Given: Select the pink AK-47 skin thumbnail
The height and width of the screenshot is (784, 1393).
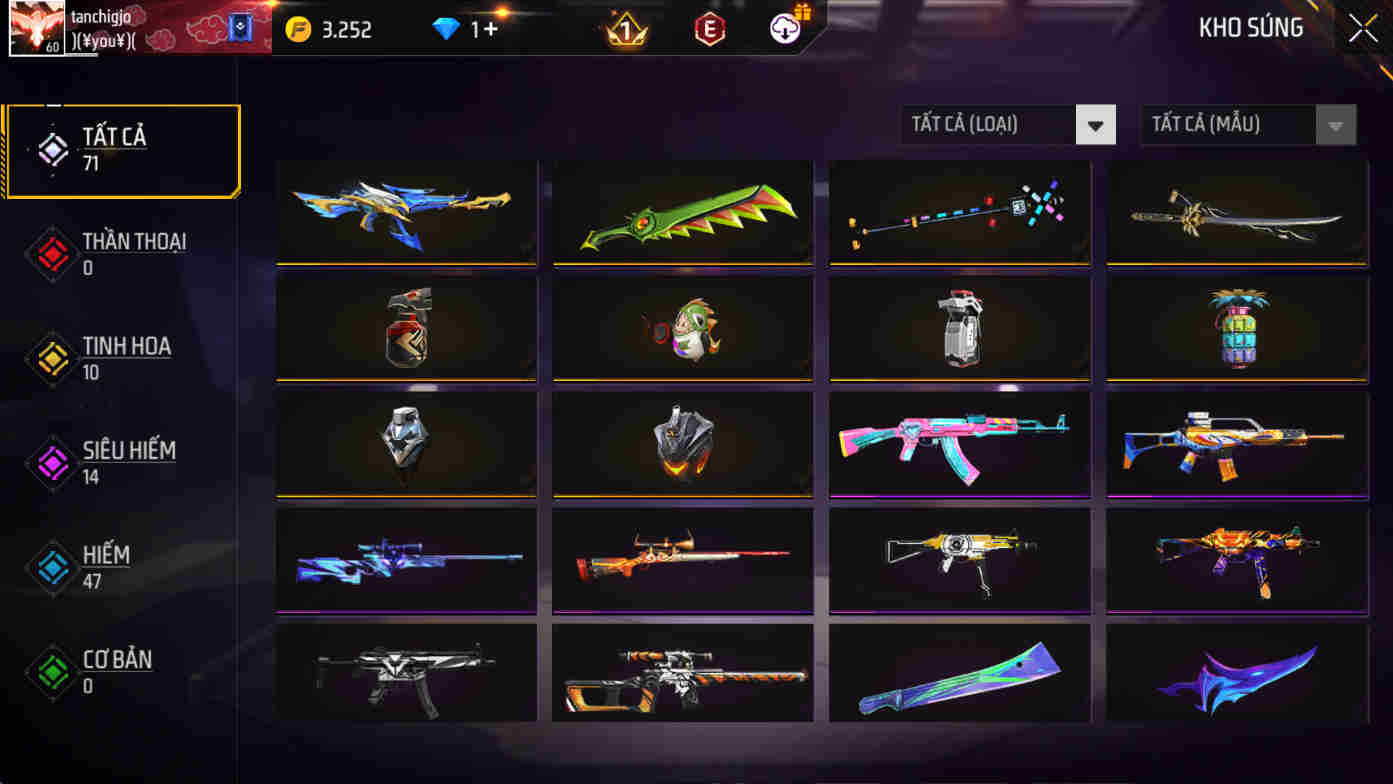Looking at the screenshot, I should 959,444.
